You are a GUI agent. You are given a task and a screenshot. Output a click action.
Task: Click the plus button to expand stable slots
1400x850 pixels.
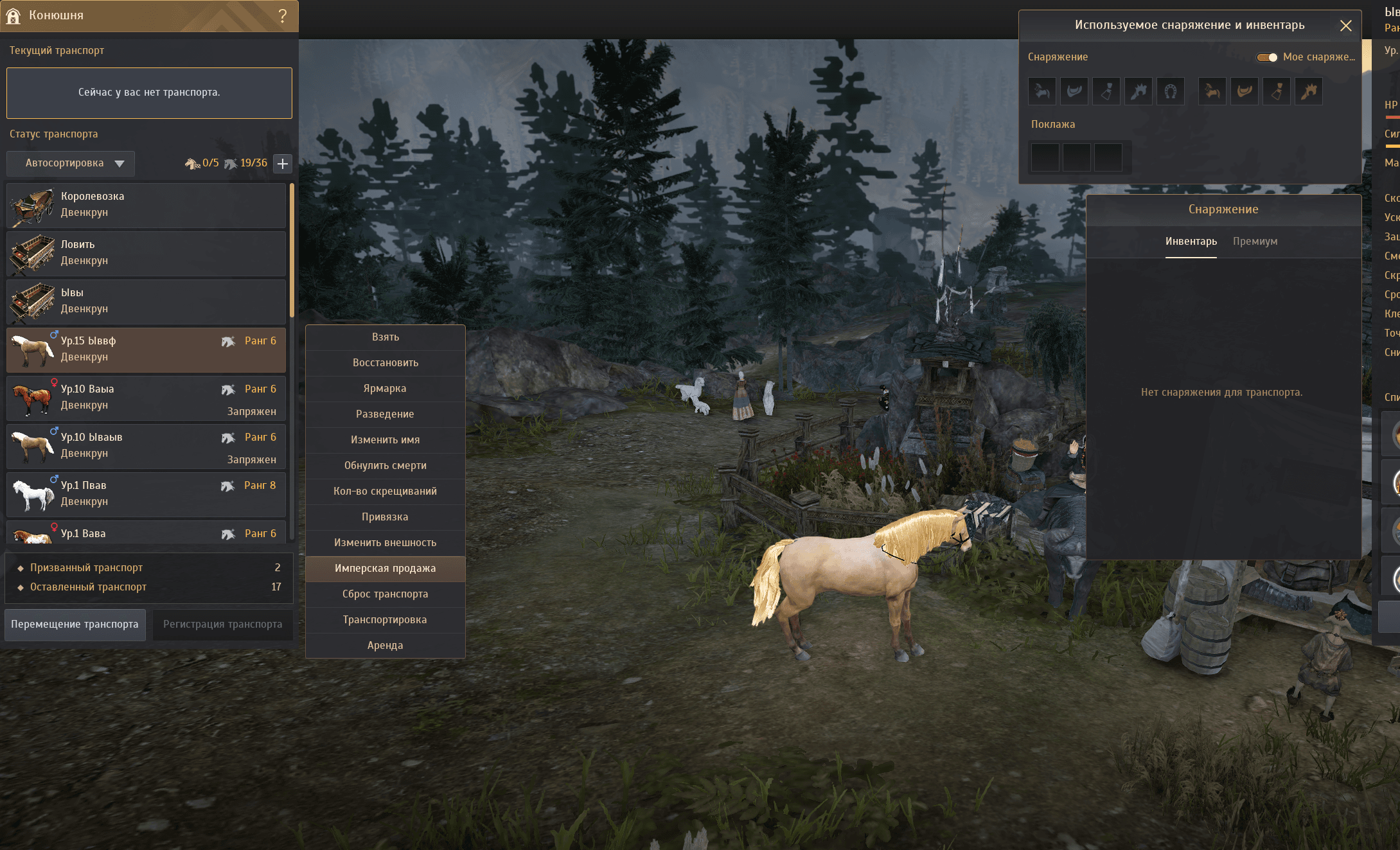[283, 163]
